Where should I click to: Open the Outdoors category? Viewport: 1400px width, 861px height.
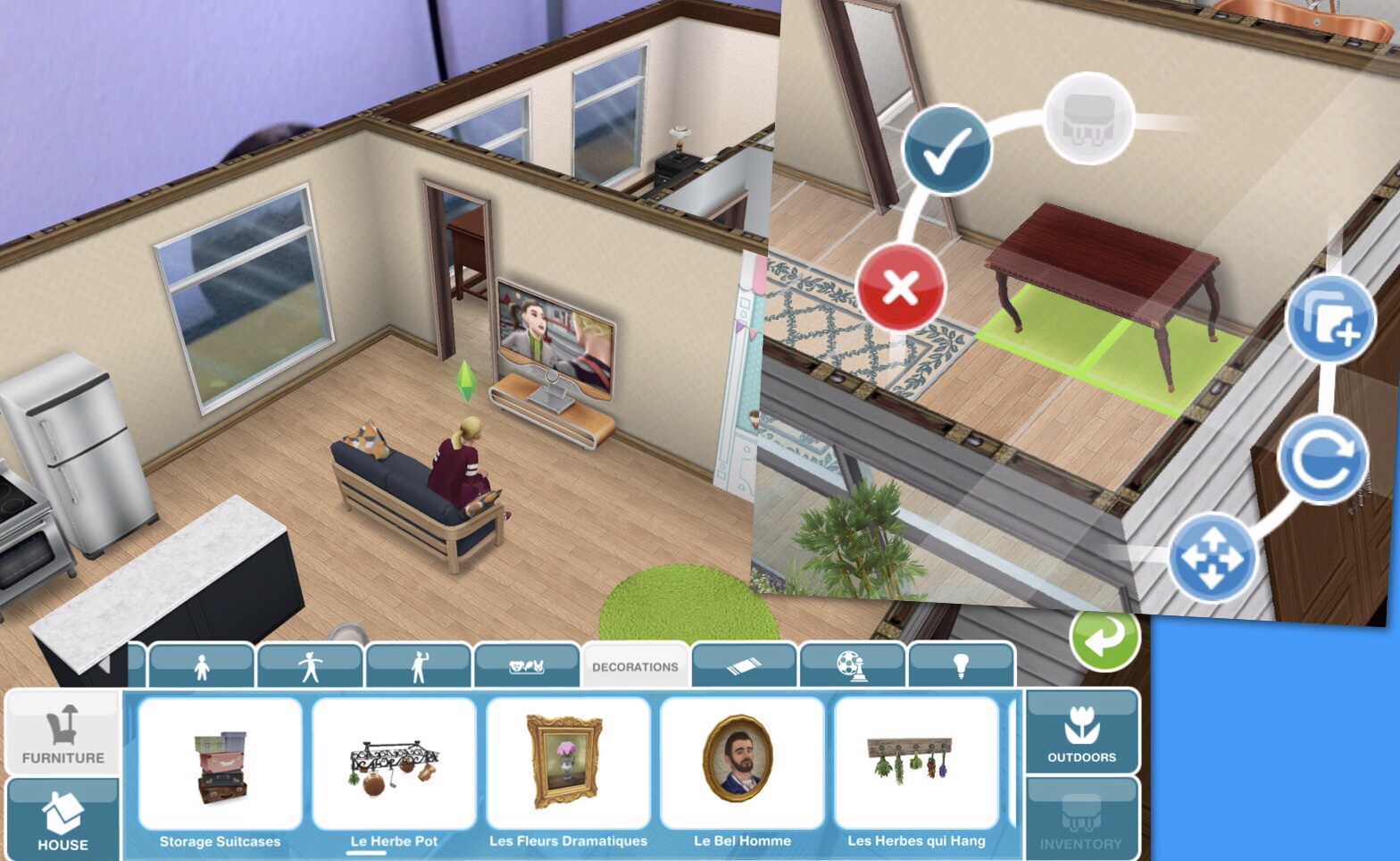pyautogui.click(x=1081, y=731)
